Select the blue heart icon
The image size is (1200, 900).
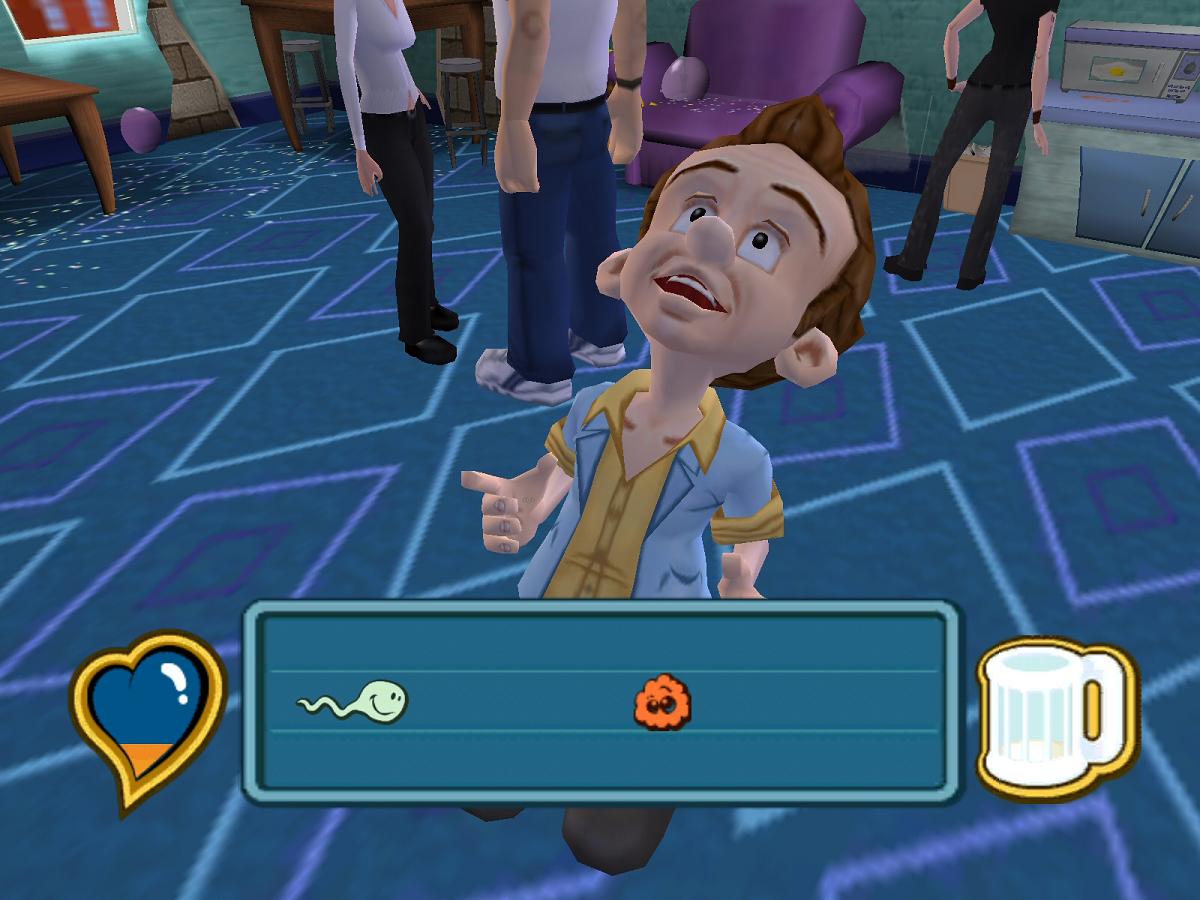(x=149, y=712)
